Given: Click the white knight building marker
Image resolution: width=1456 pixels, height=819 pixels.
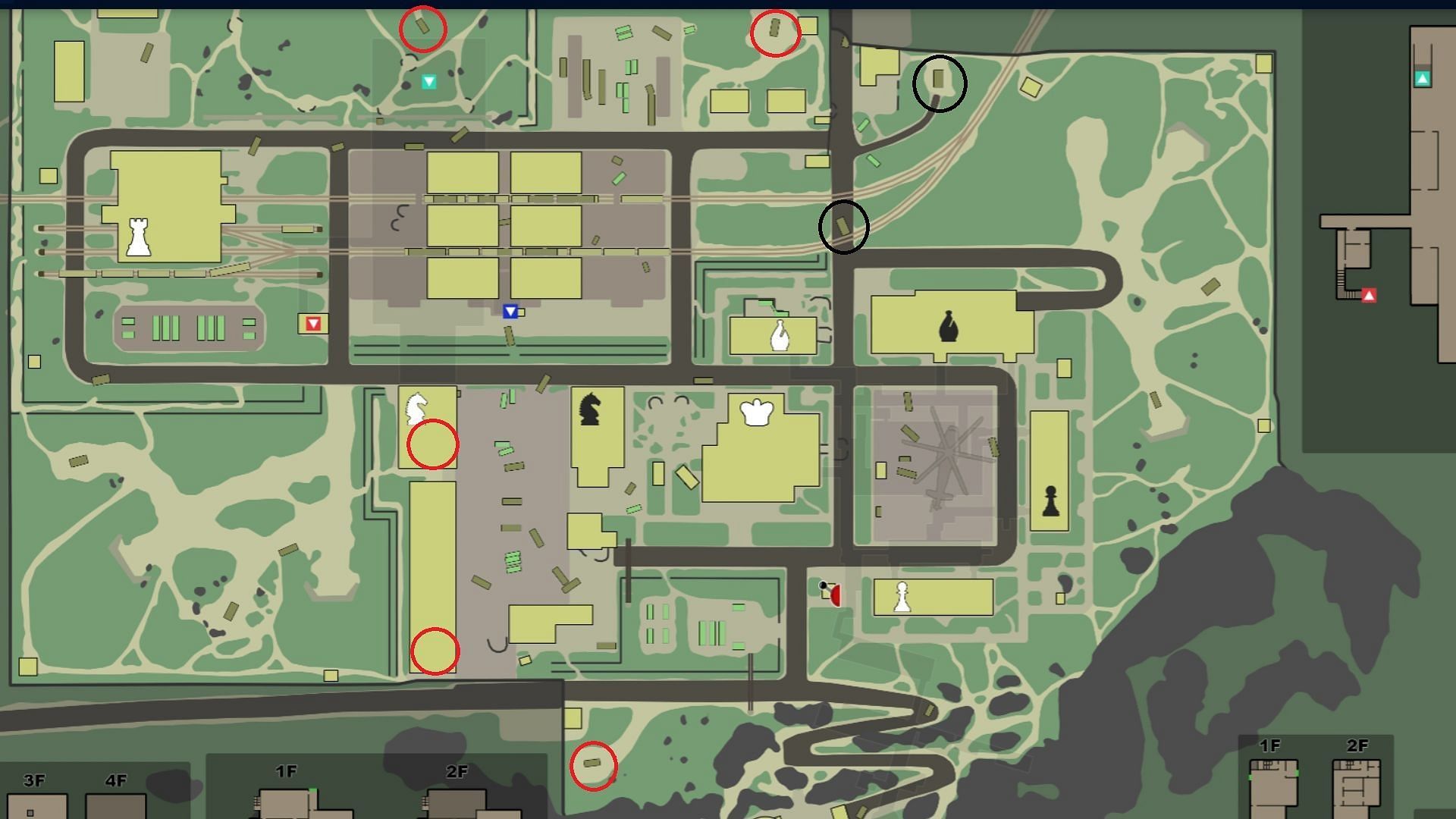Looking at the screenshot, I should (416, 408).
